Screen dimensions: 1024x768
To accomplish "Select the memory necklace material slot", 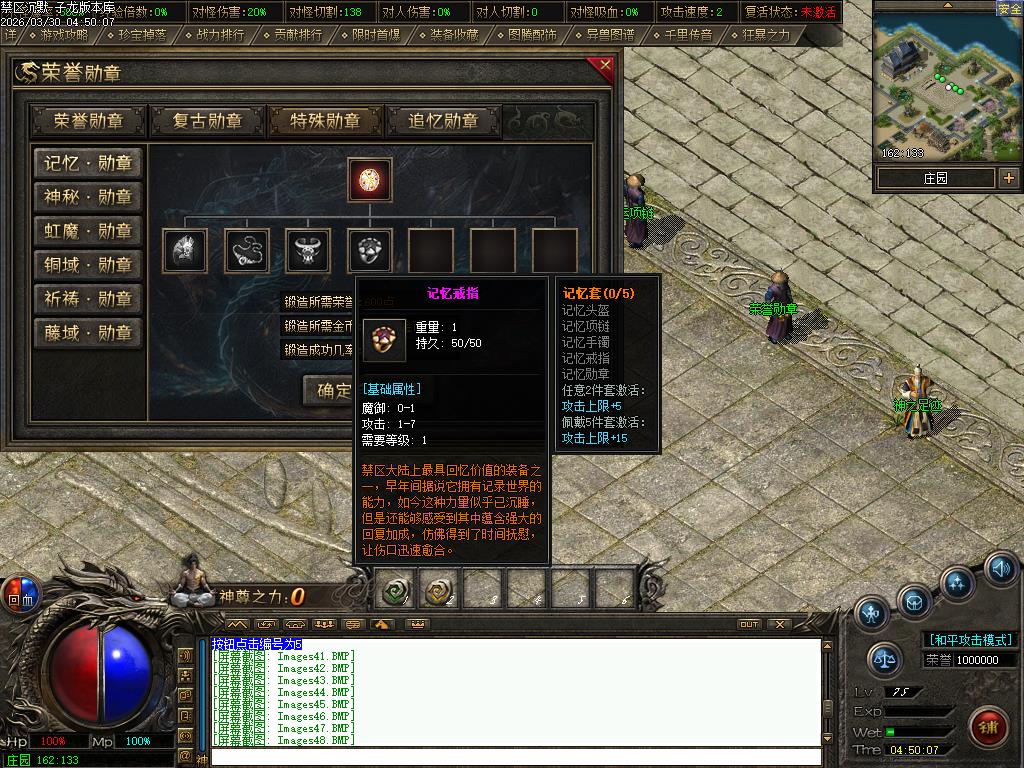I will click(x=246, y=251).
